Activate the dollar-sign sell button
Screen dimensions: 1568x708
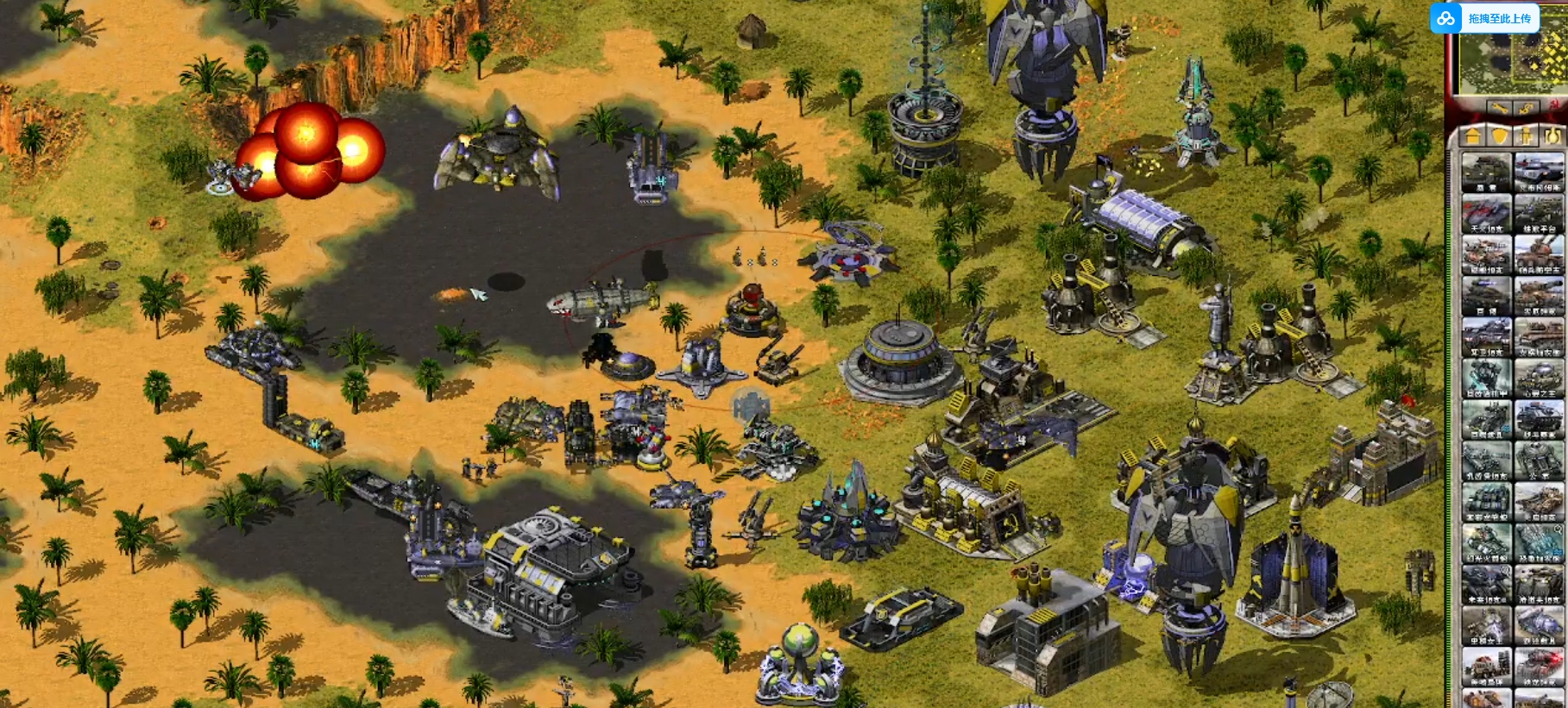1526,109
